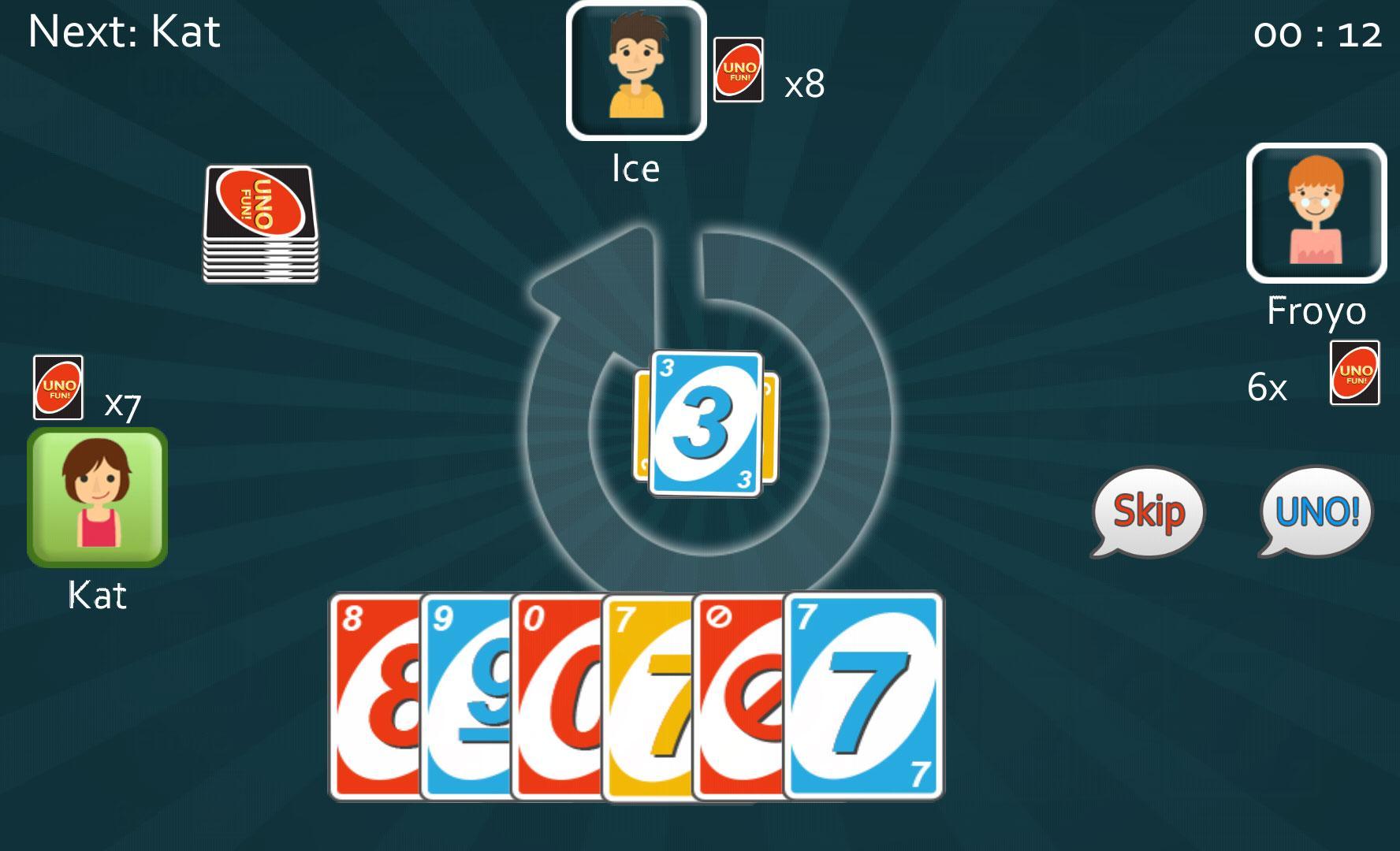Tap Kat's green avatar on the left

point(96,496)
